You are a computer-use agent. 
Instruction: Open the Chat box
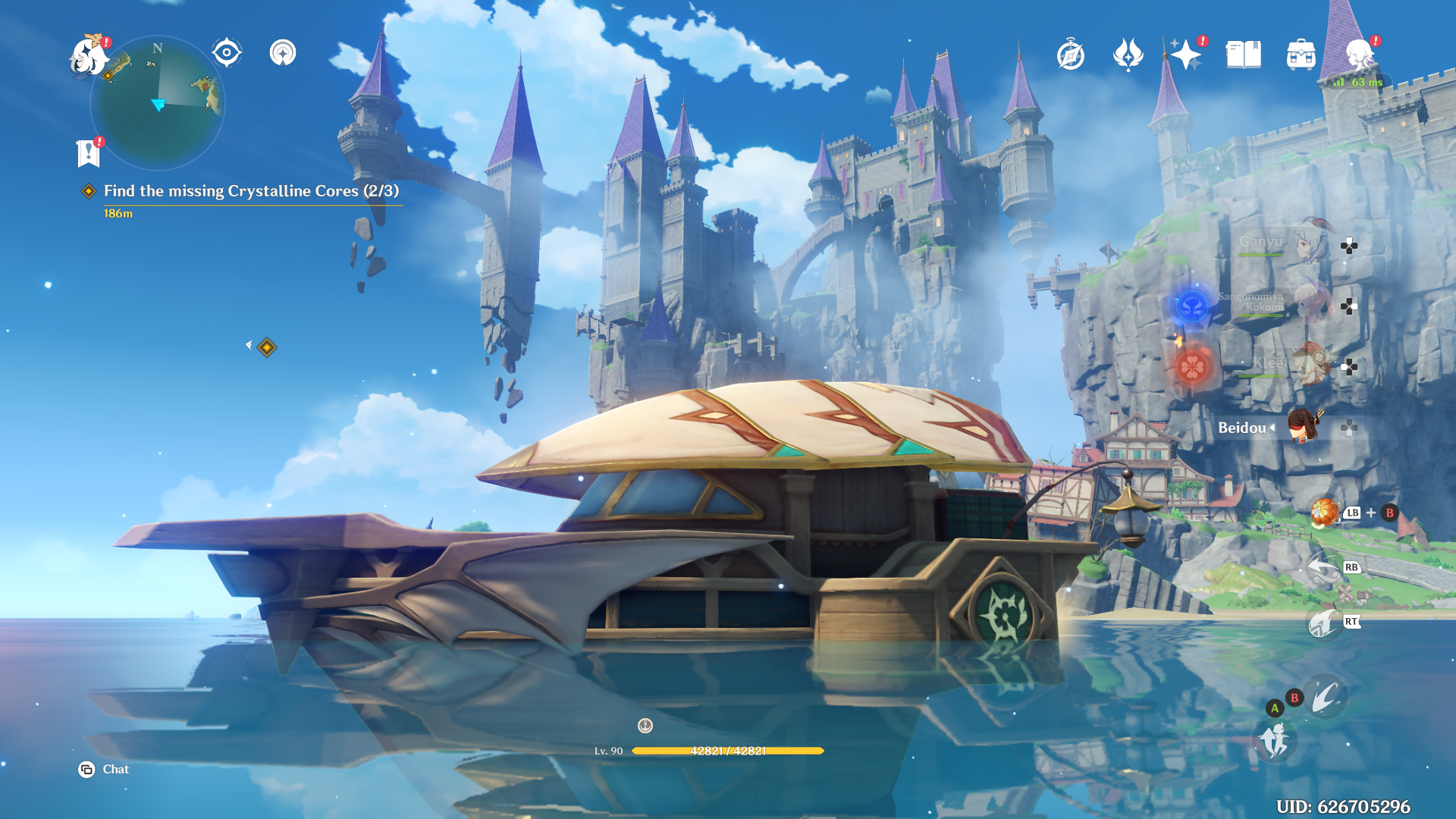point(105,770)
